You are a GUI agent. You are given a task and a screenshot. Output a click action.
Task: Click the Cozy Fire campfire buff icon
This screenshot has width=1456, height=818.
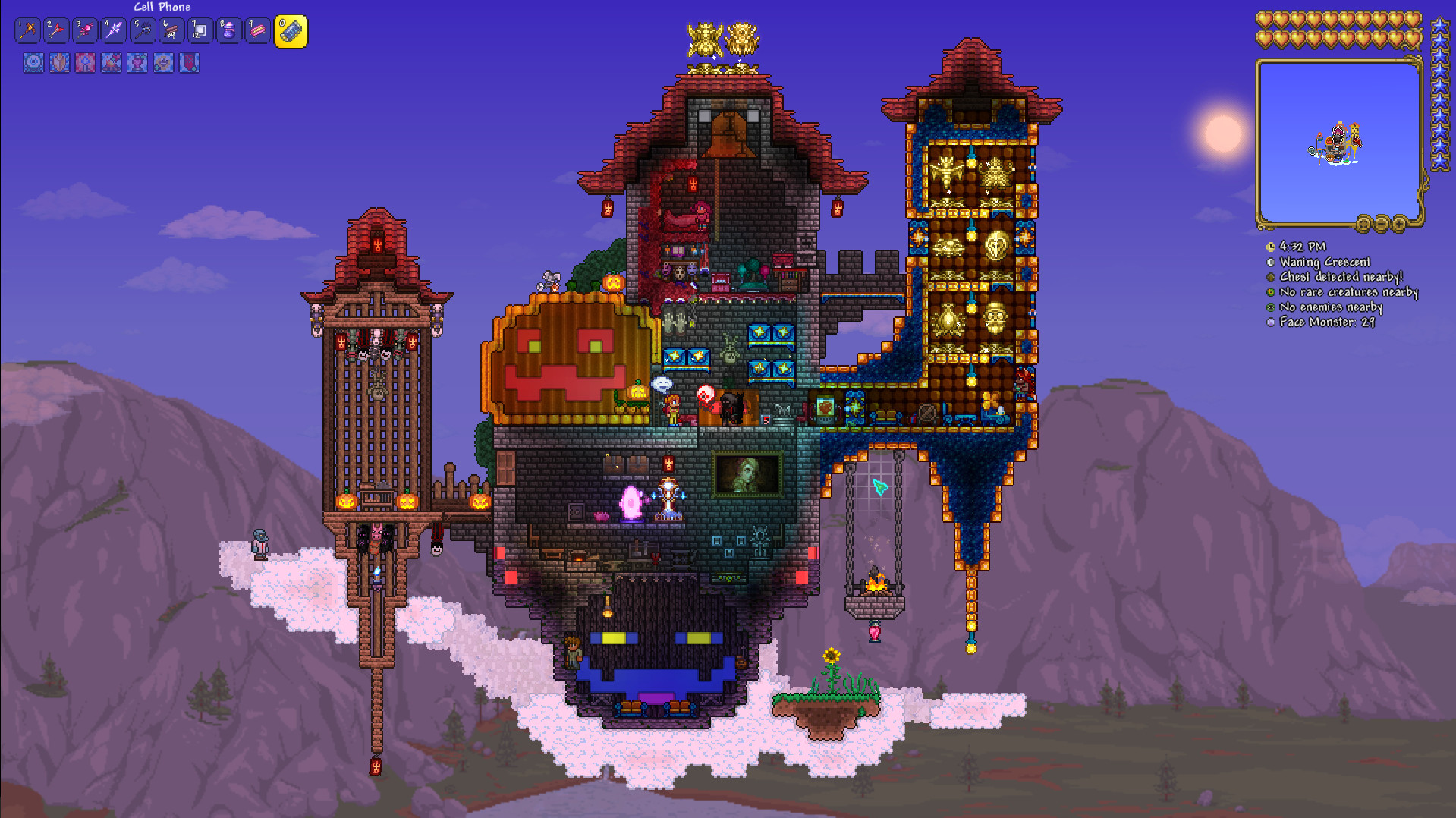(111, 63)
